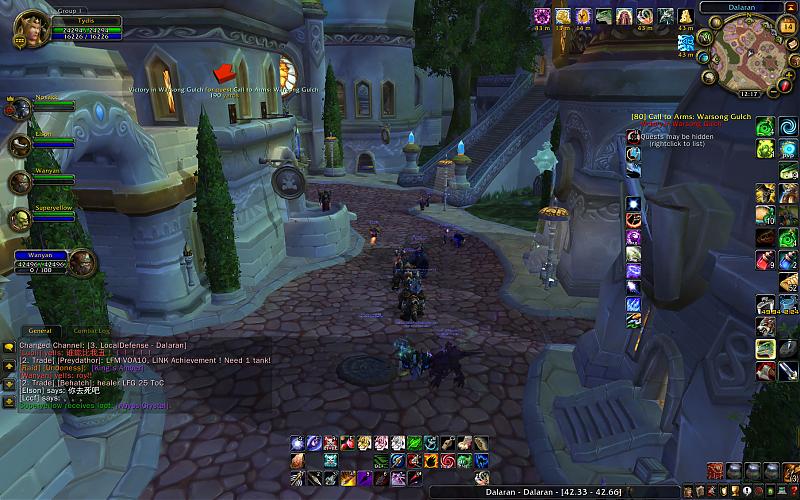Activate the green swirl action bar spell
The image size is (800, 500).
point(764,126)
